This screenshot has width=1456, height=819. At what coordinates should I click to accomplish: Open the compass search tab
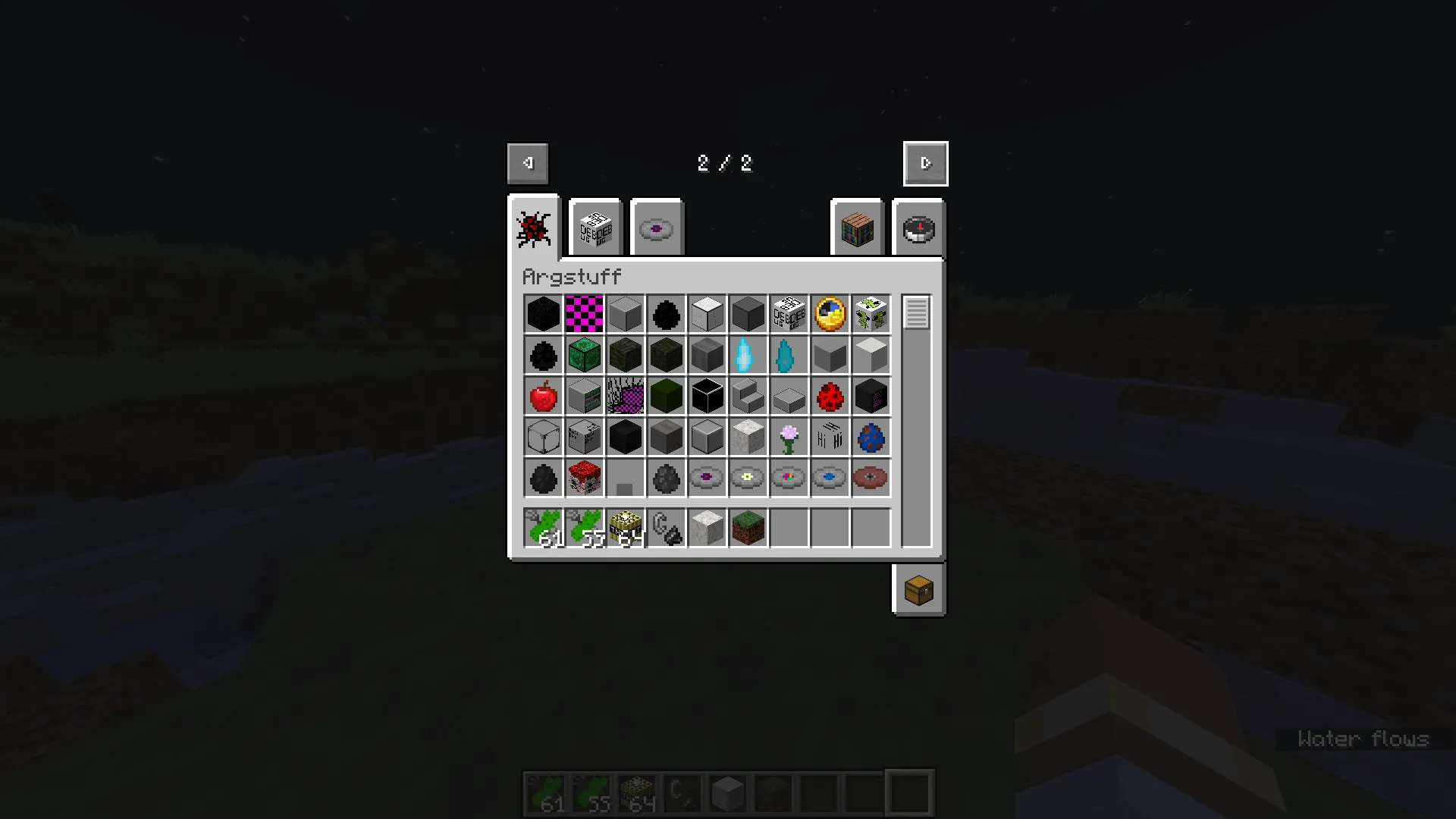coord(918,229)
